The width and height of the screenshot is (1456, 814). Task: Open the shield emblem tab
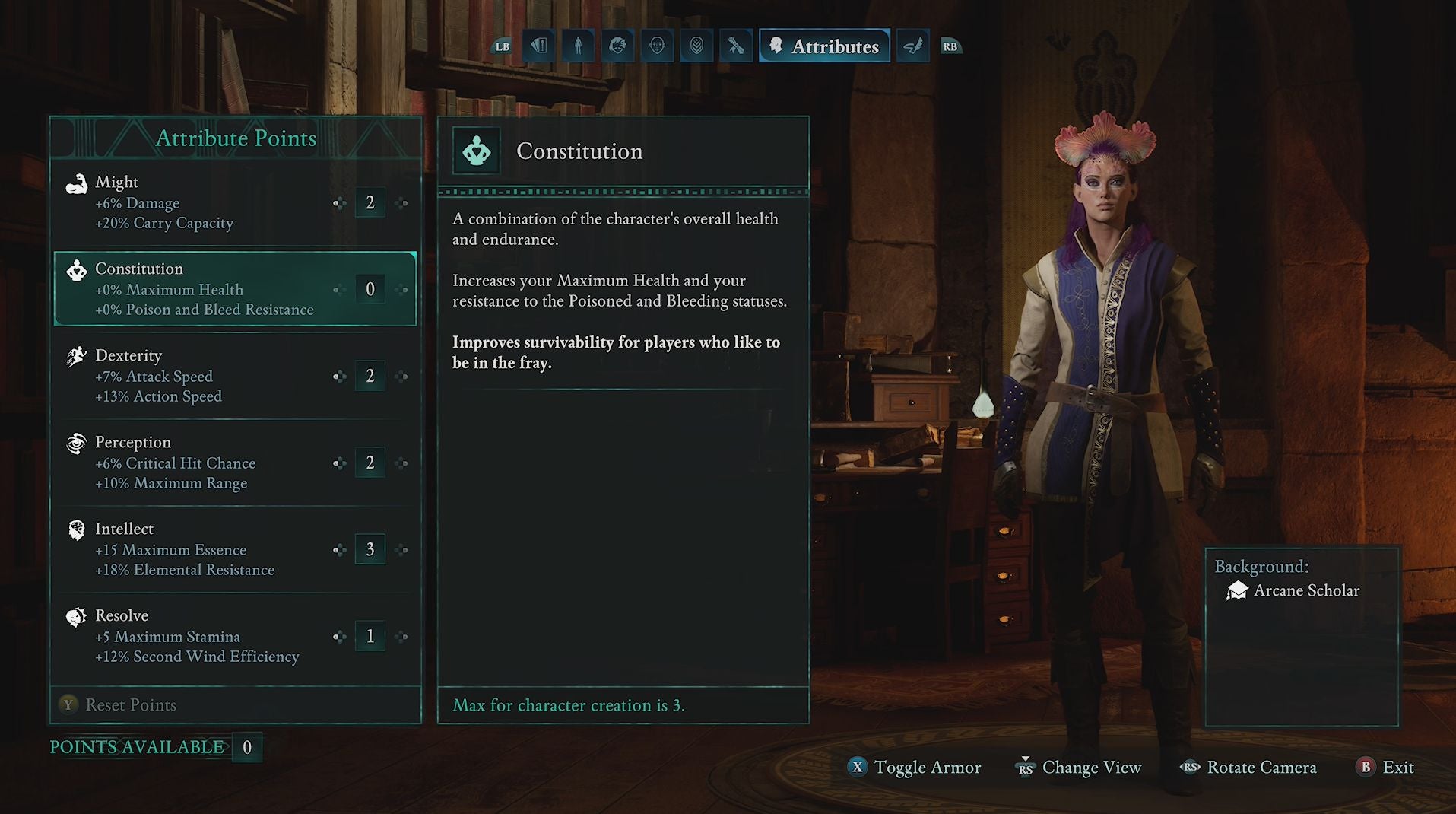click(x=696, y=46)
